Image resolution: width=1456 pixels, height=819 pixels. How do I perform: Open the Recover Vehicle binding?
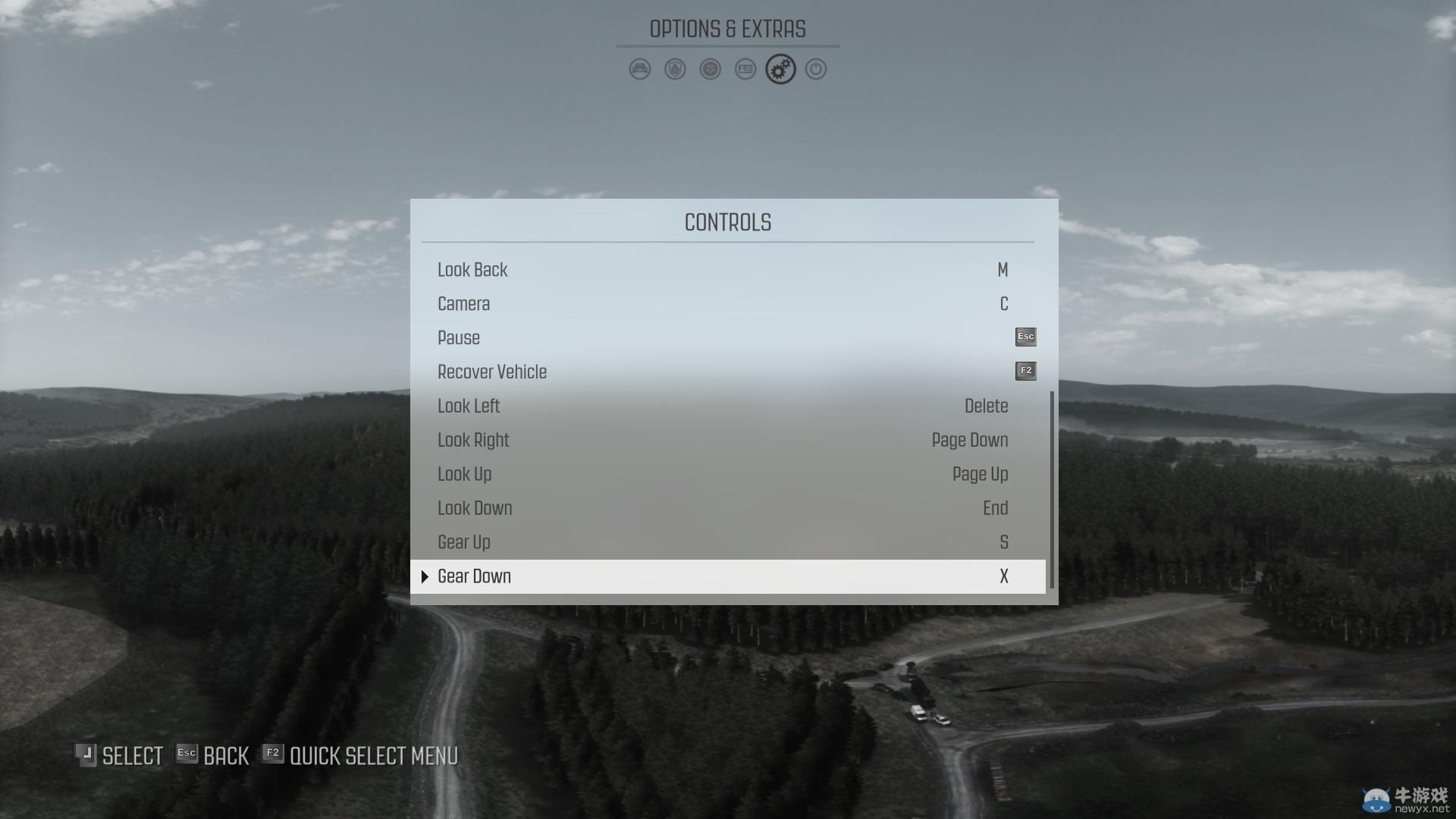tap(726, 372)
